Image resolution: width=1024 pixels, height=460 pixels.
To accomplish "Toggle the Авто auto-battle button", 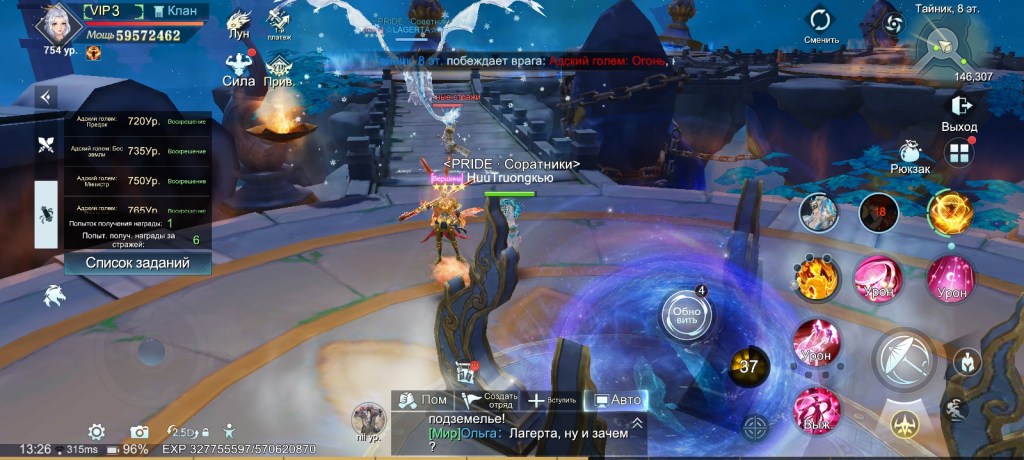I will (616, 400).
